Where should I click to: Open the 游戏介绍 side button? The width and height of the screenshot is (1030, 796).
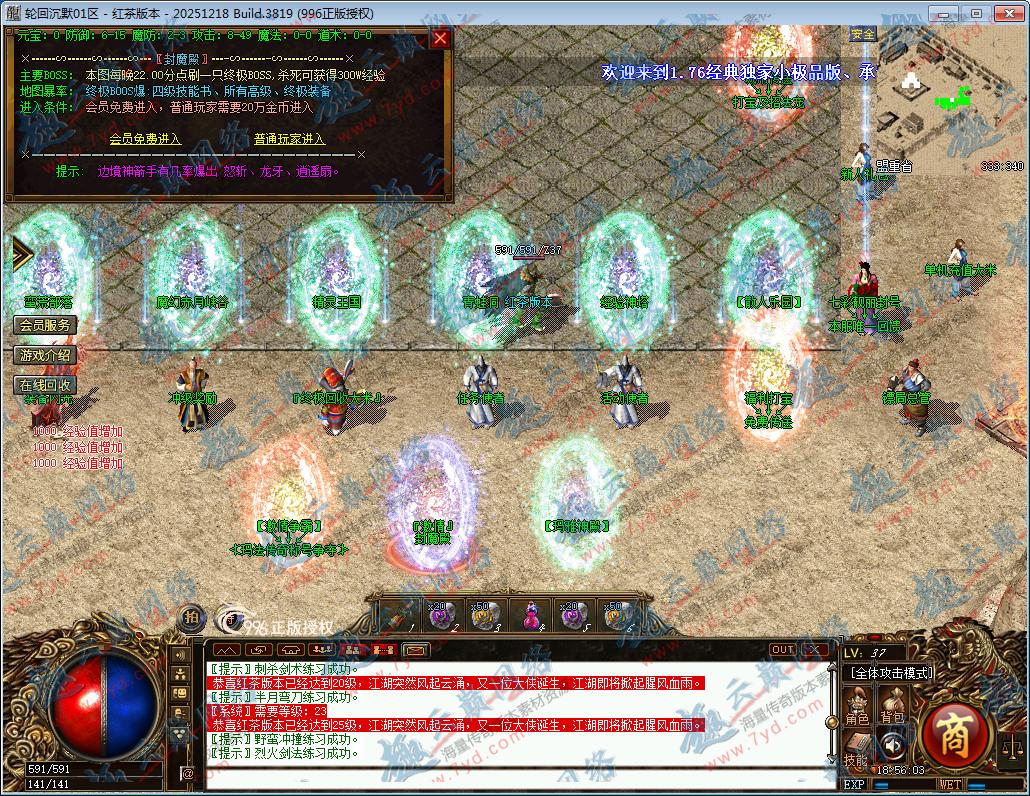[45, 355]
